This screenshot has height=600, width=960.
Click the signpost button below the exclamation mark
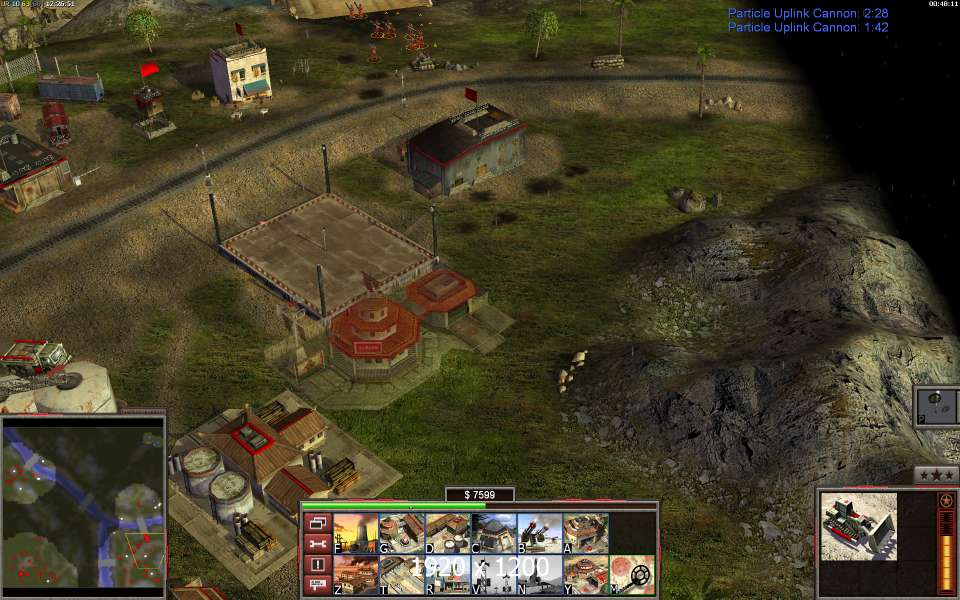316,585
